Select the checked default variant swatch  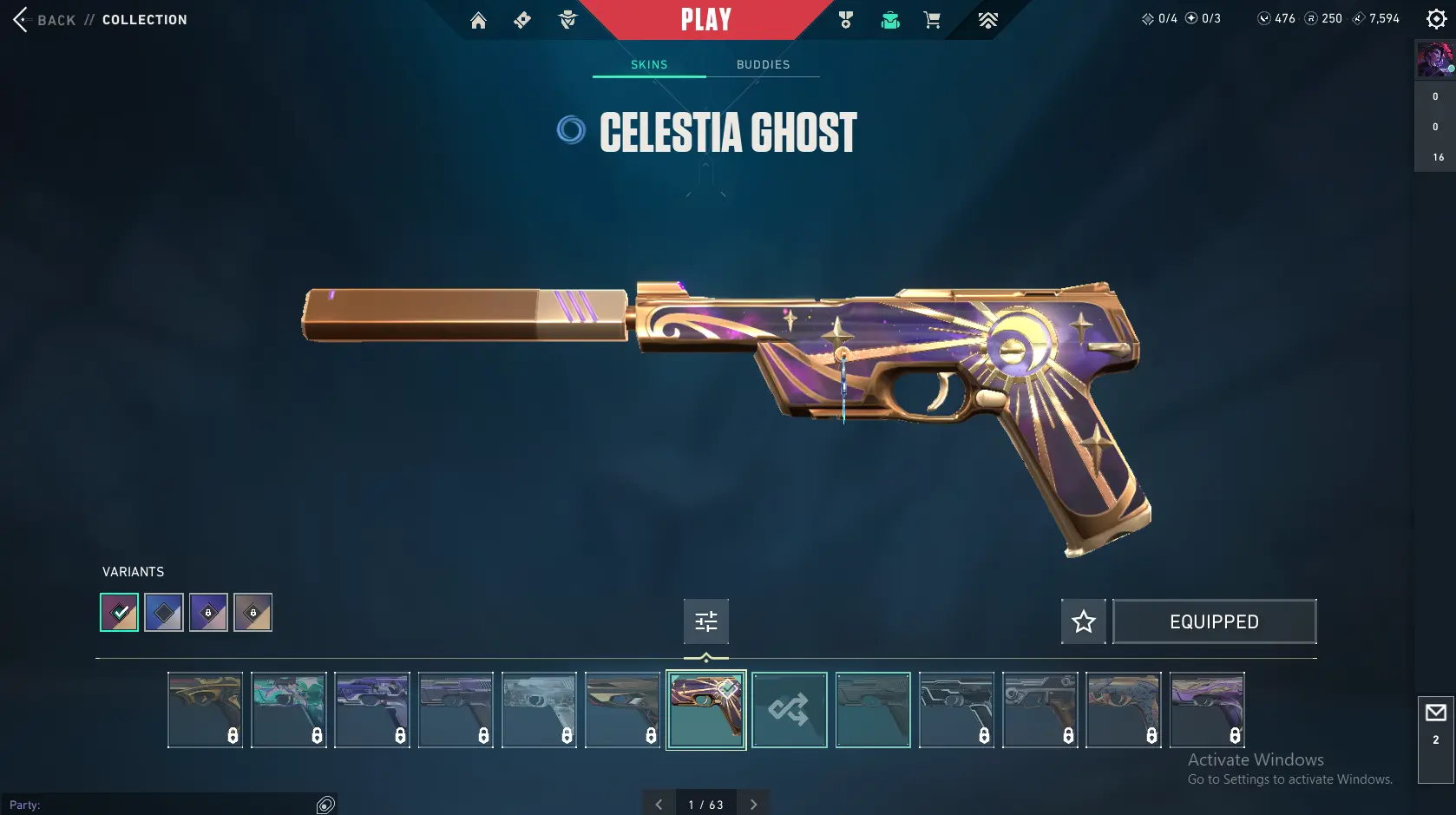119,613
